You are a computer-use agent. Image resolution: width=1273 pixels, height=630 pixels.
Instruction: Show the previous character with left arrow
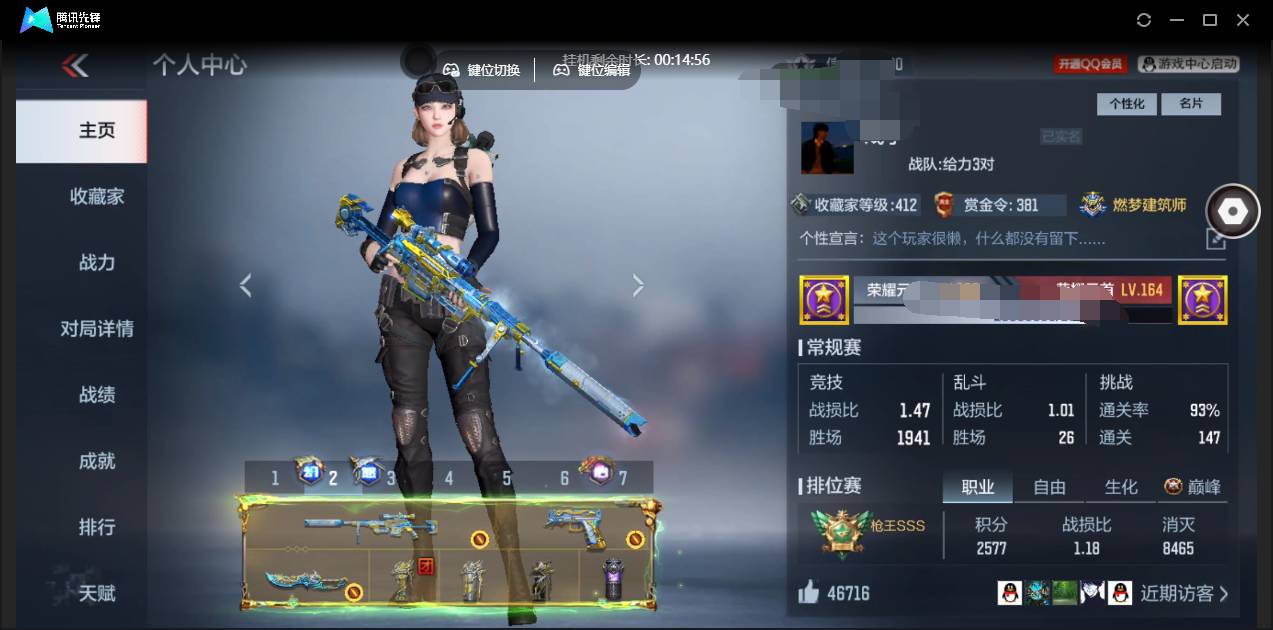(245, 286)
